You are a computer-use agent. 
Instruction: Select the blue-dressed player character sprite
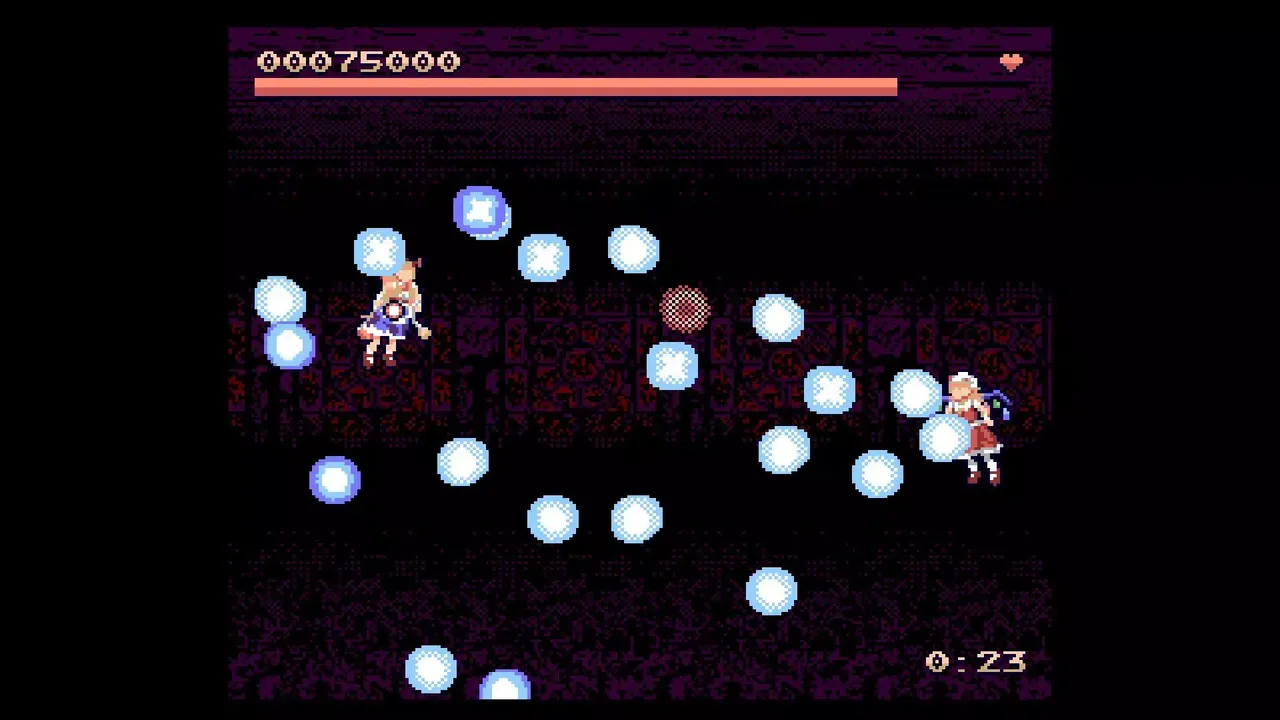click(x=390, y=310)
